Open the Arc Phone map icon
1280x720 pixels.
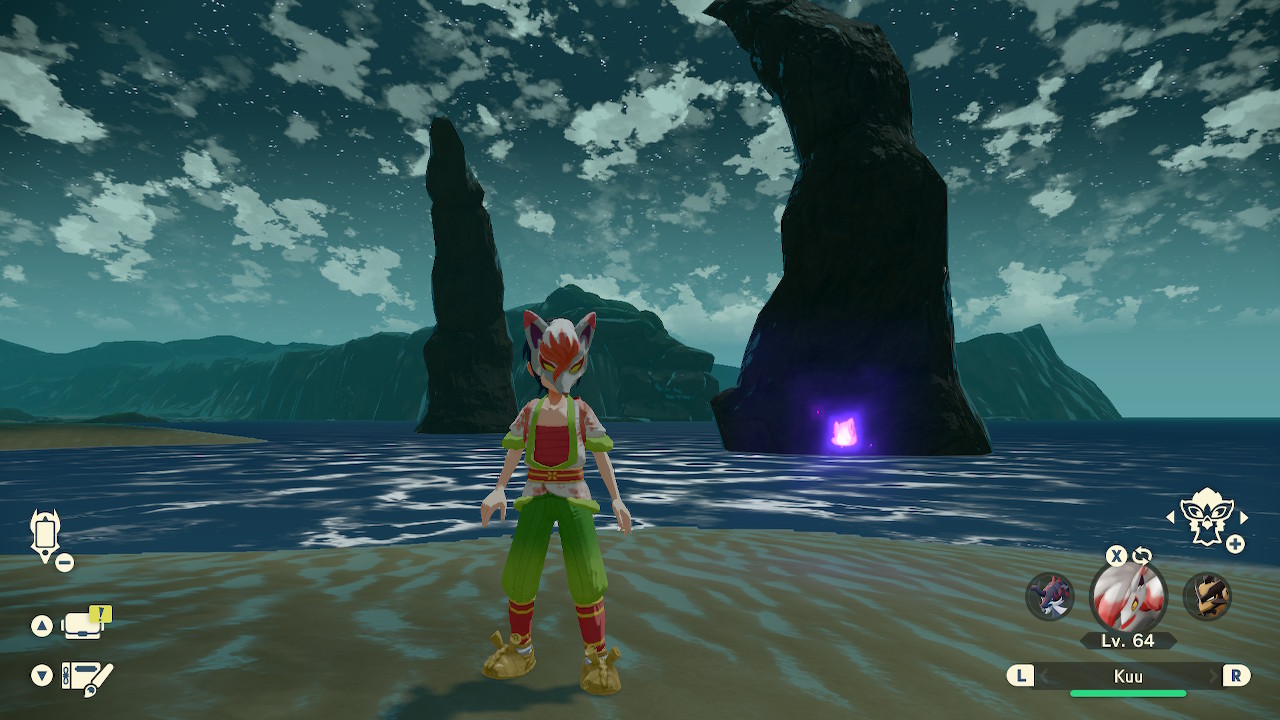[46, 535]
